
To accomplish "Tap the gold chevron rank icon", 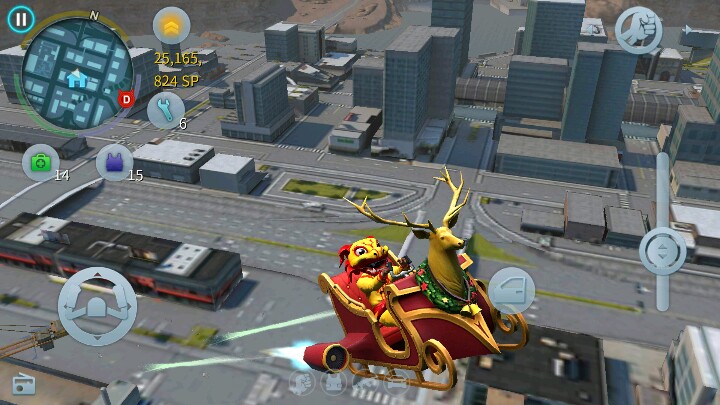I will [171, 25].
